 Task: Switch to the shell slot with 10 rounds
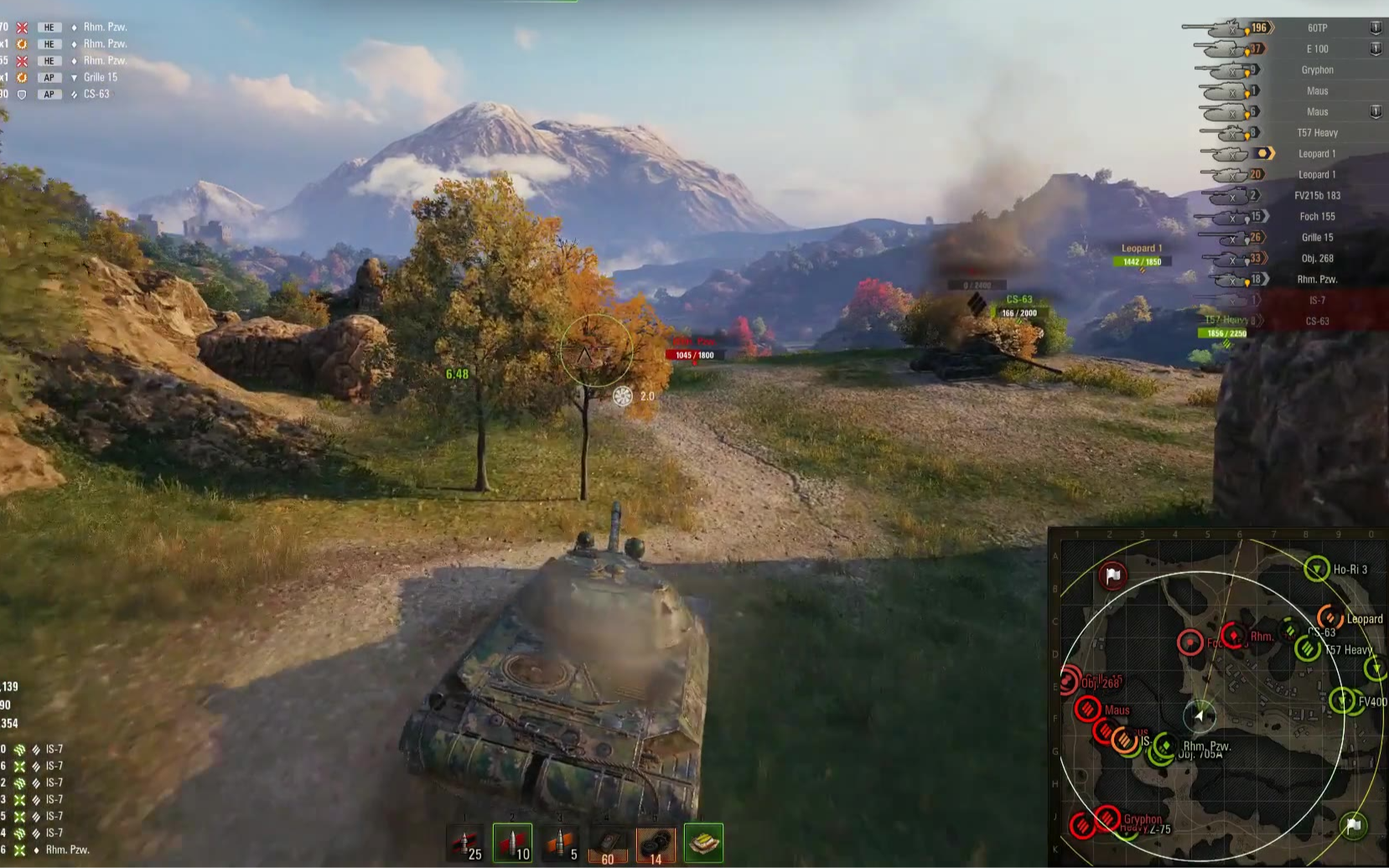pyautogui.click(x=512, y=843)
